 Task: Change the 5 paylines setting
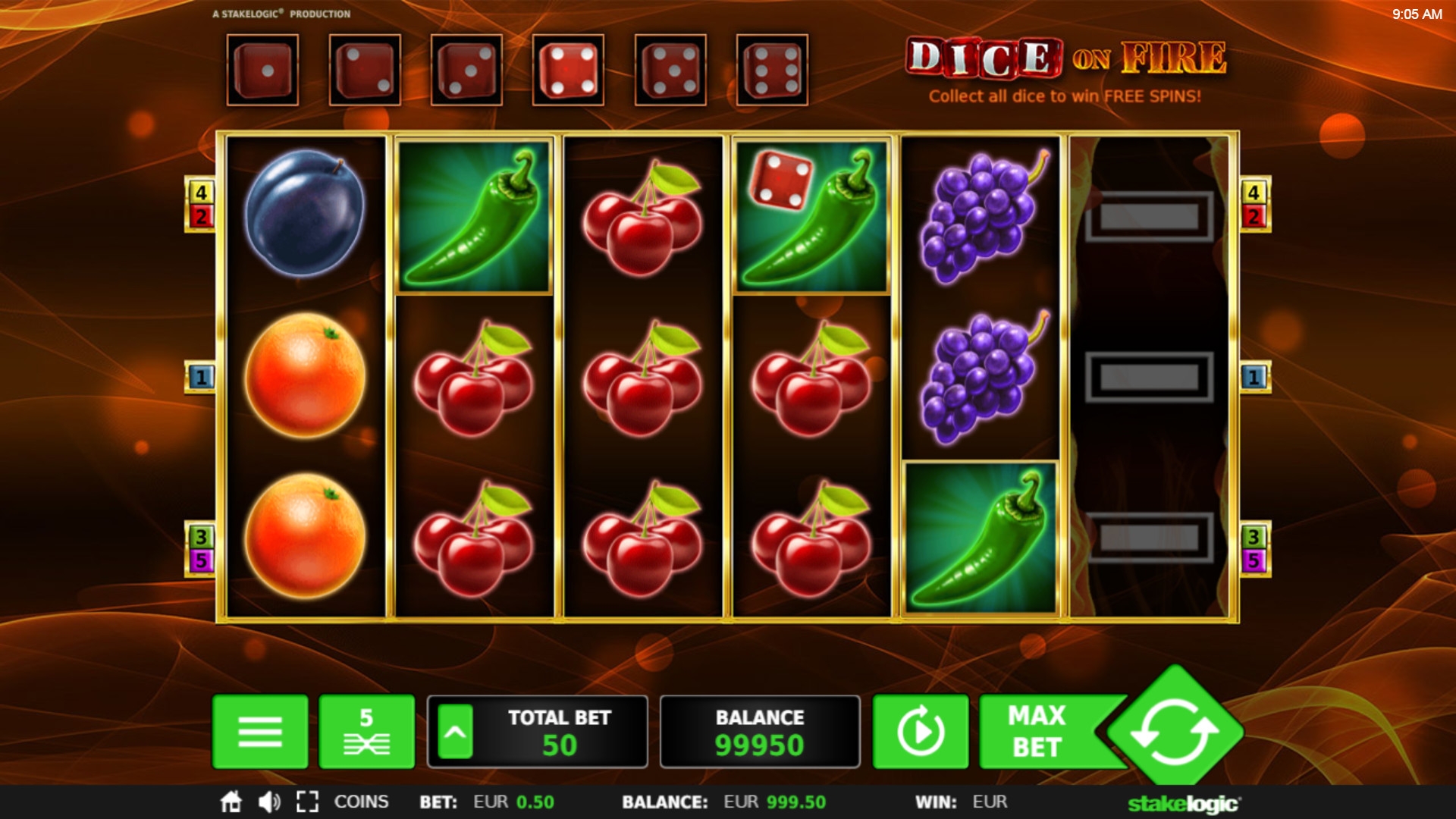pos(366,732)
